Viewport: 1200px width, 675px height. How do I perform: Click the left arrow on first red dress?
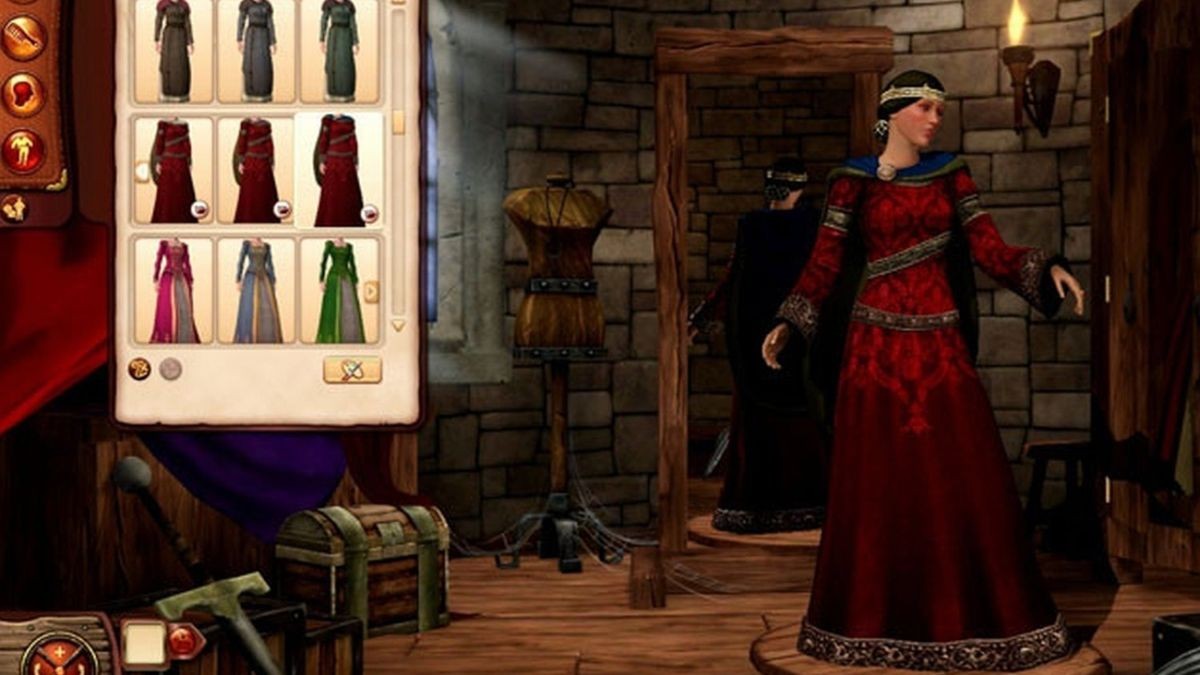[x=142, y=171]
